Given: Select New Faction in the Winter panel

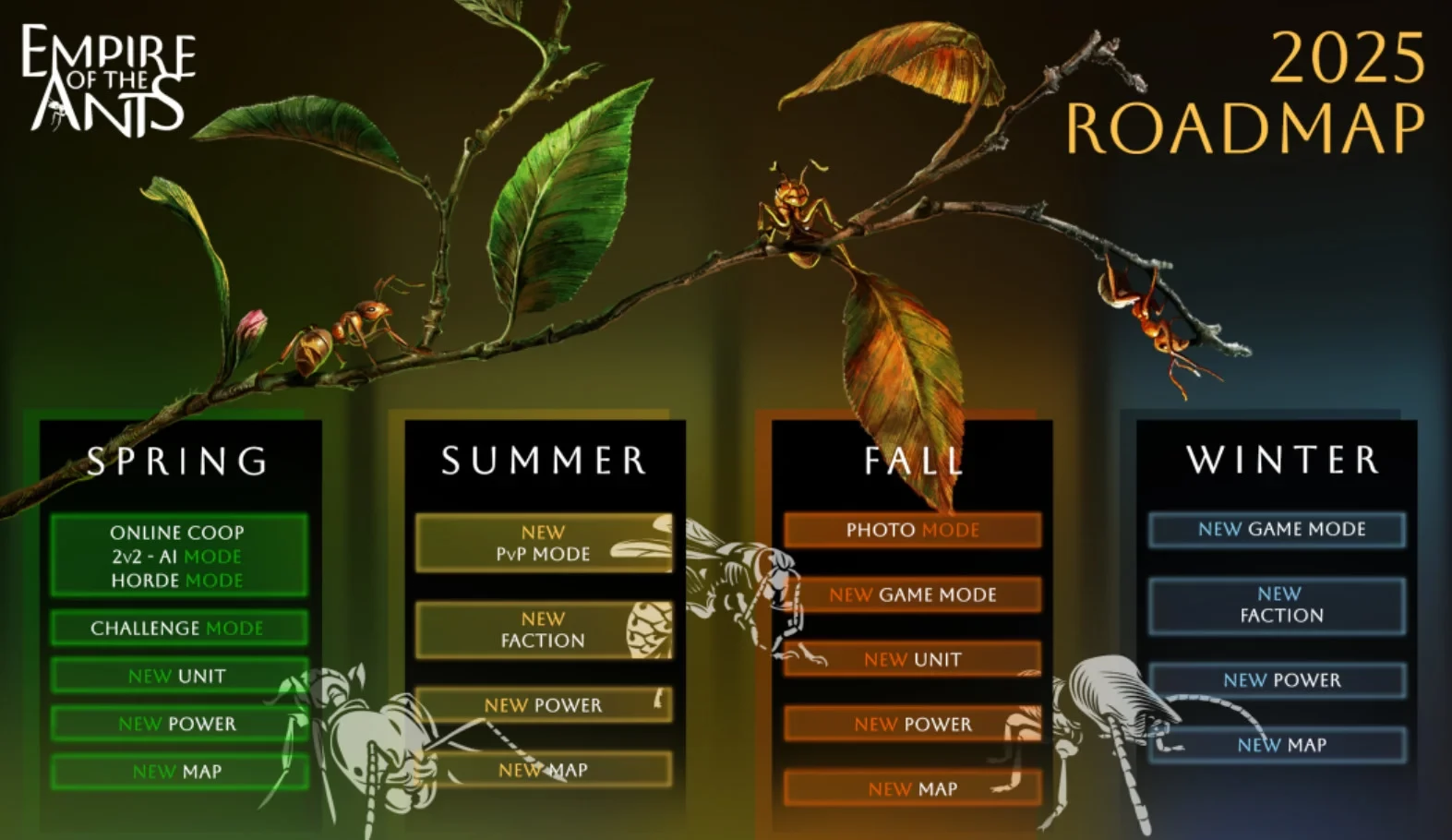Looking at the screenshot, I should pos(1281,605).
